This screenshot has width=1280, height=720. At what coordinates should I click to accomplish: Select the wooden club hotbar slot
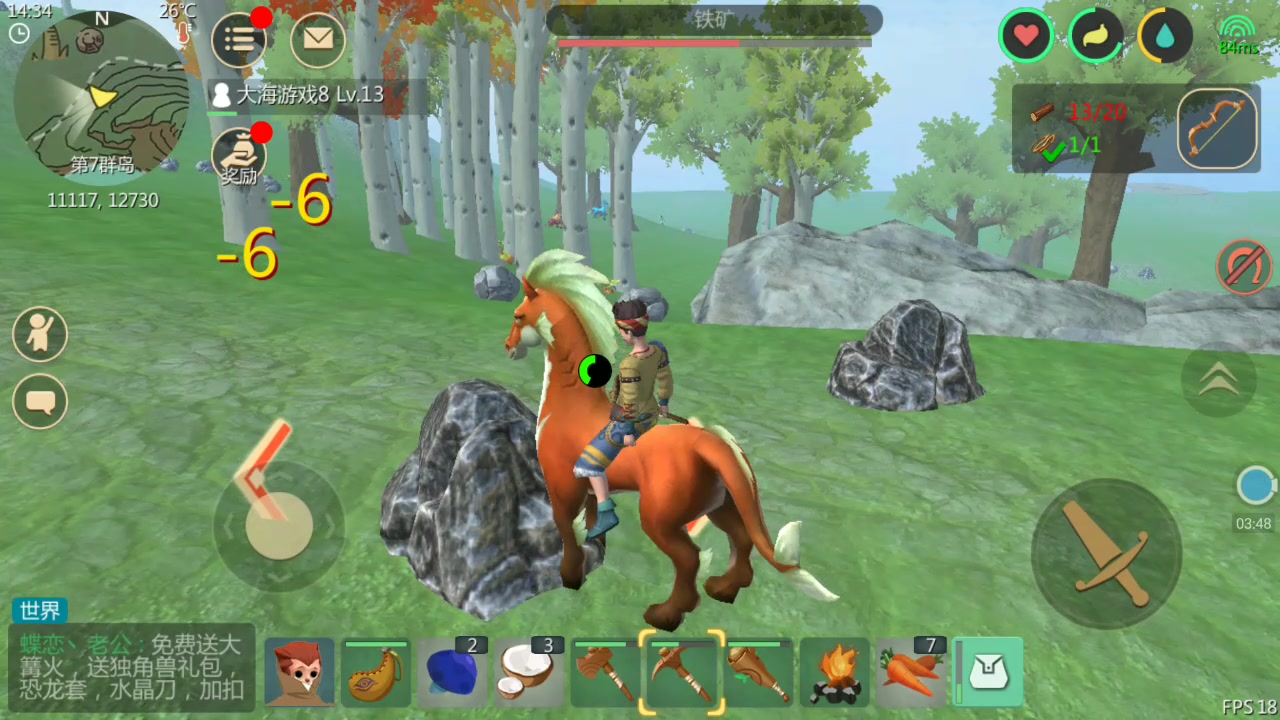[758, 672]
